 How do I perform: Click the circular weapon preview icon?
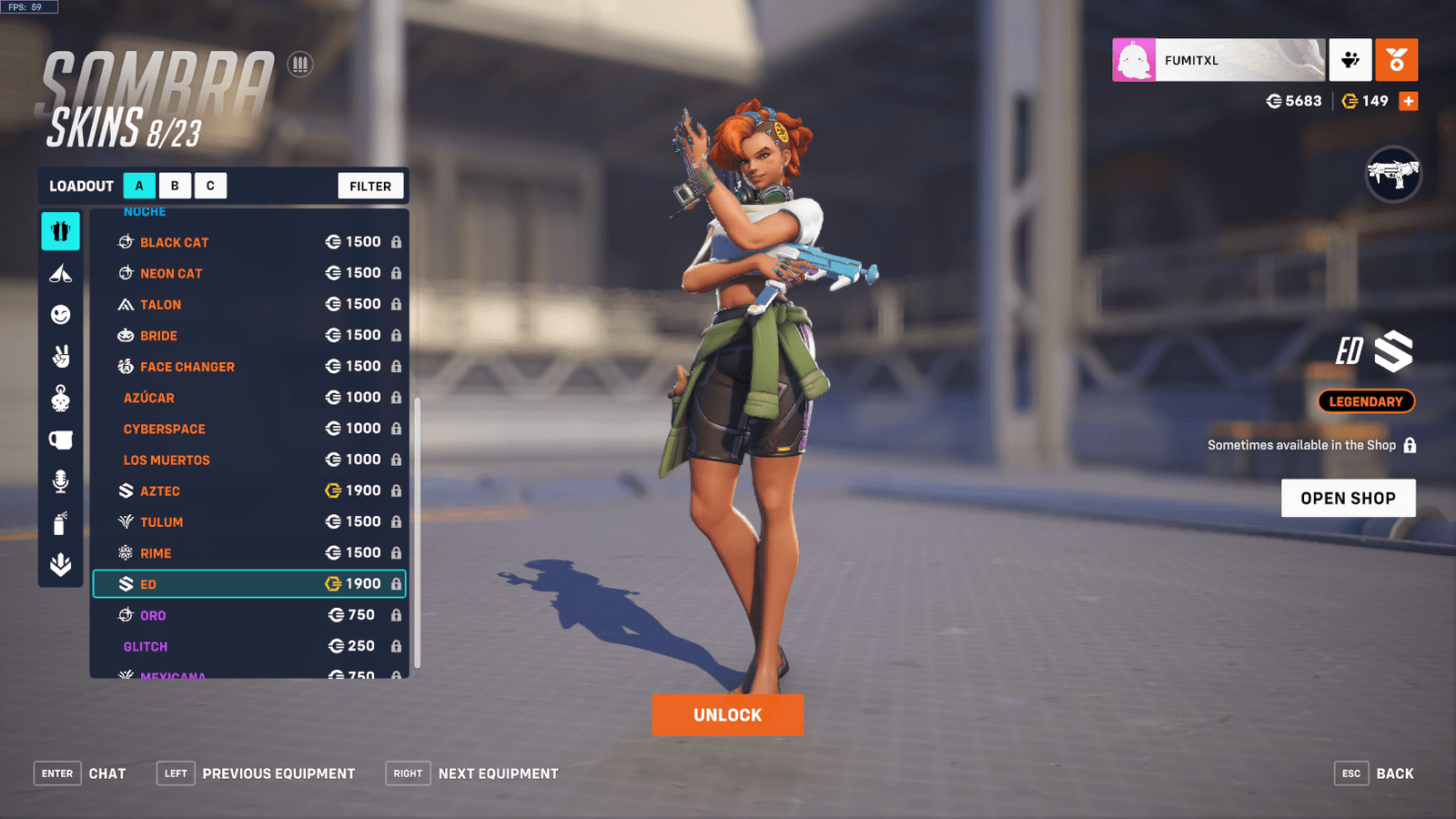point(1395,176)
